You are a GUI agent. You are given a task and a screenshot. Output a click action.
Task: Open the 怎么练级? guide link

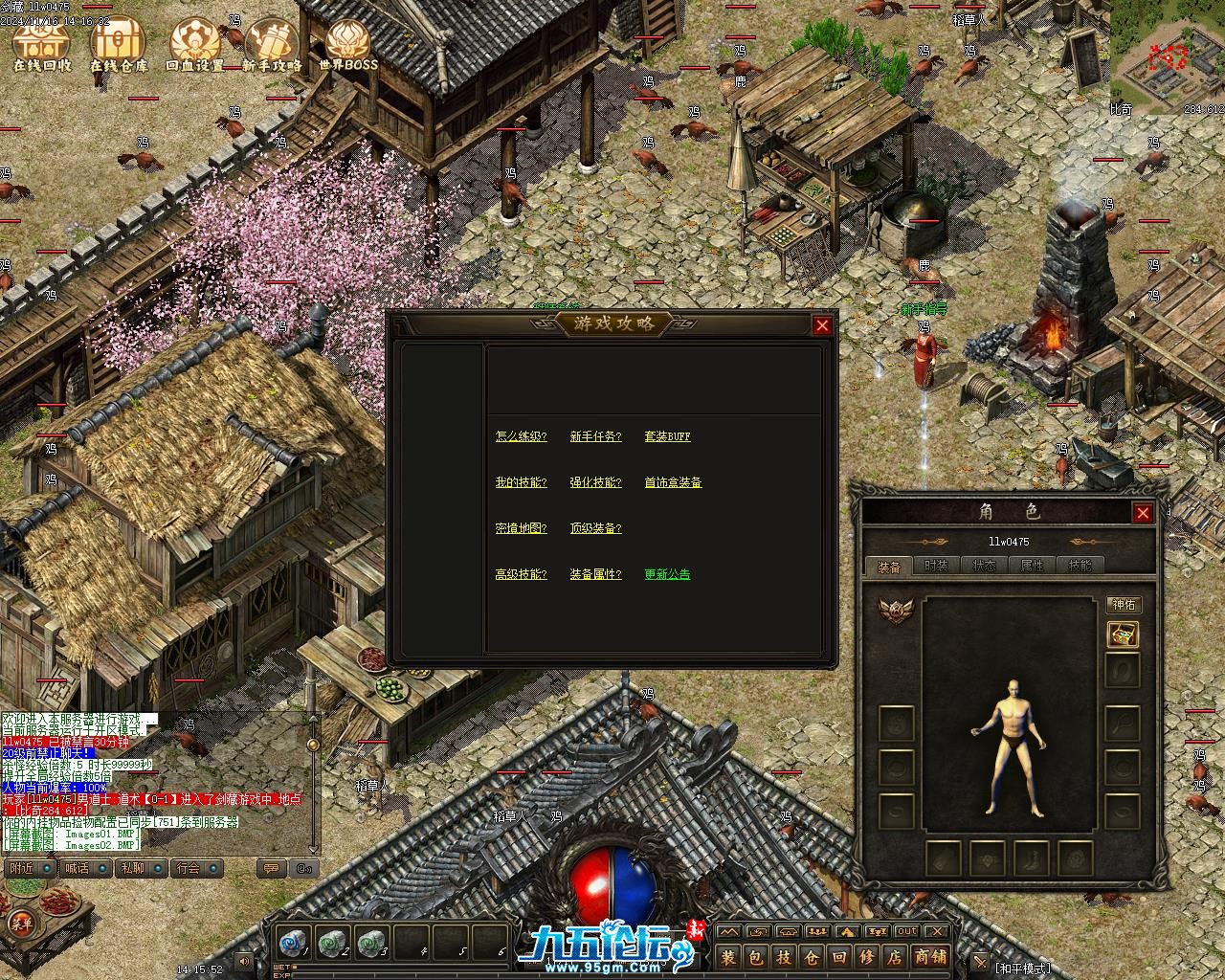coord(521,436)
